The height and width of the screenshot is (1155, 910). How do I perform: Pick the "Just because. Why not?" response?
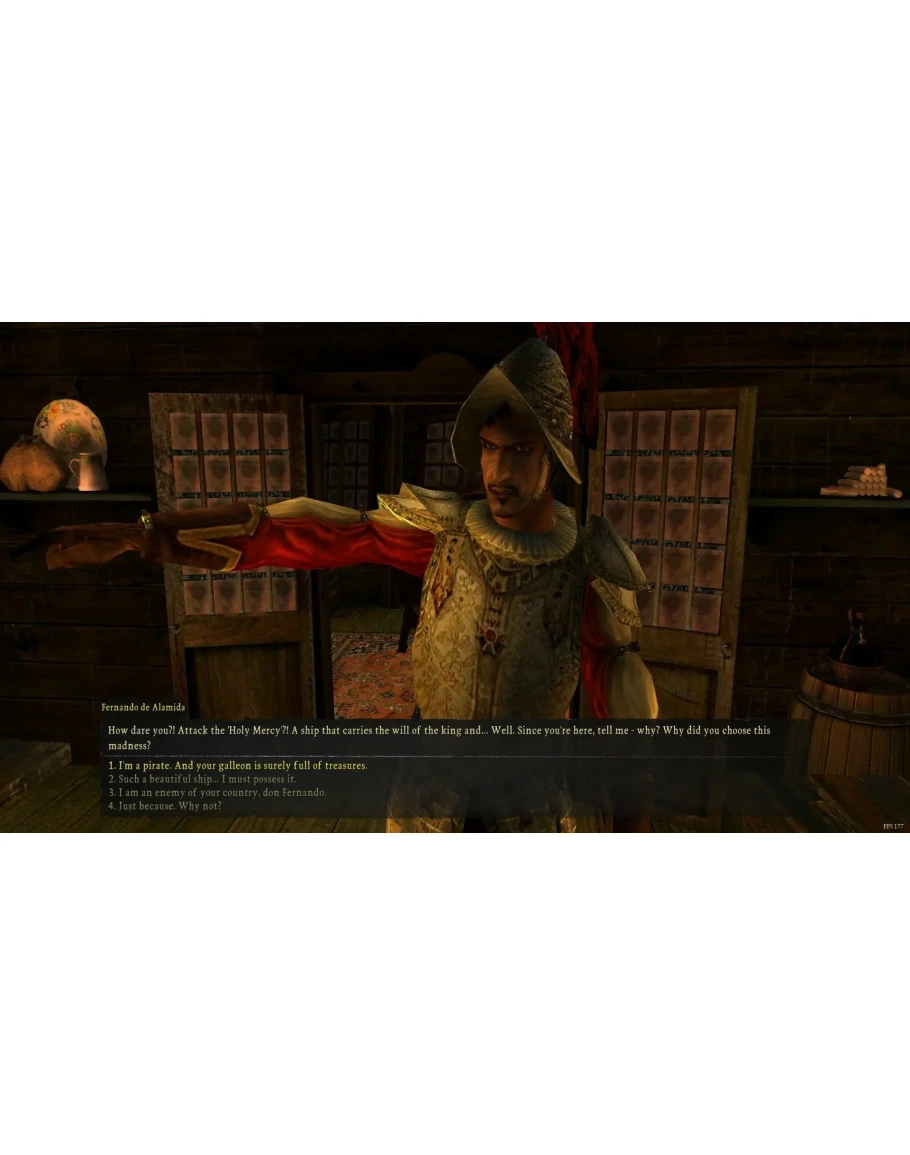click(165, 806)
